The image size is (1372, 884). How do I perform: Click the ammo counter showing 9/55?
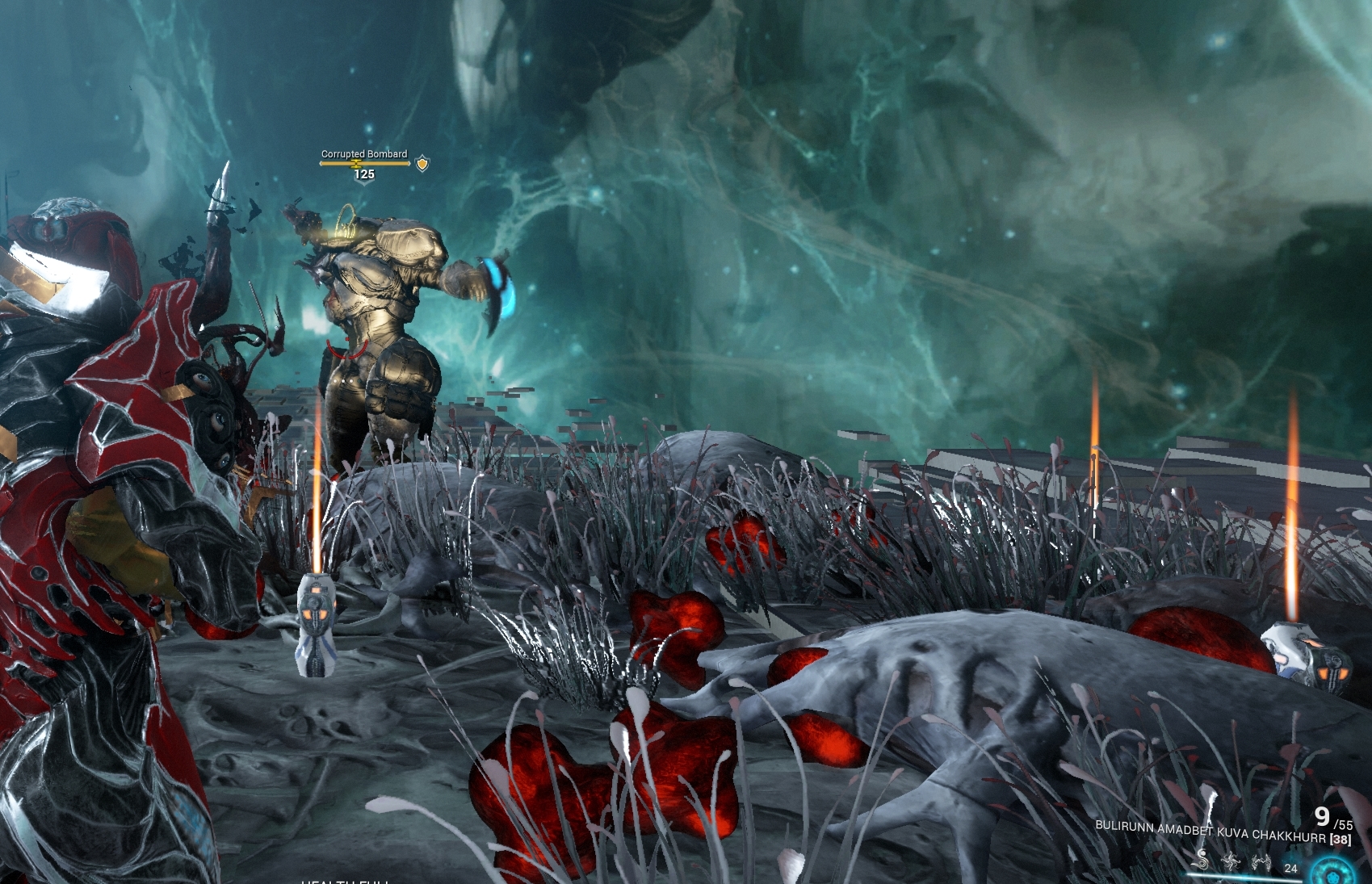tap(1332, 819)
